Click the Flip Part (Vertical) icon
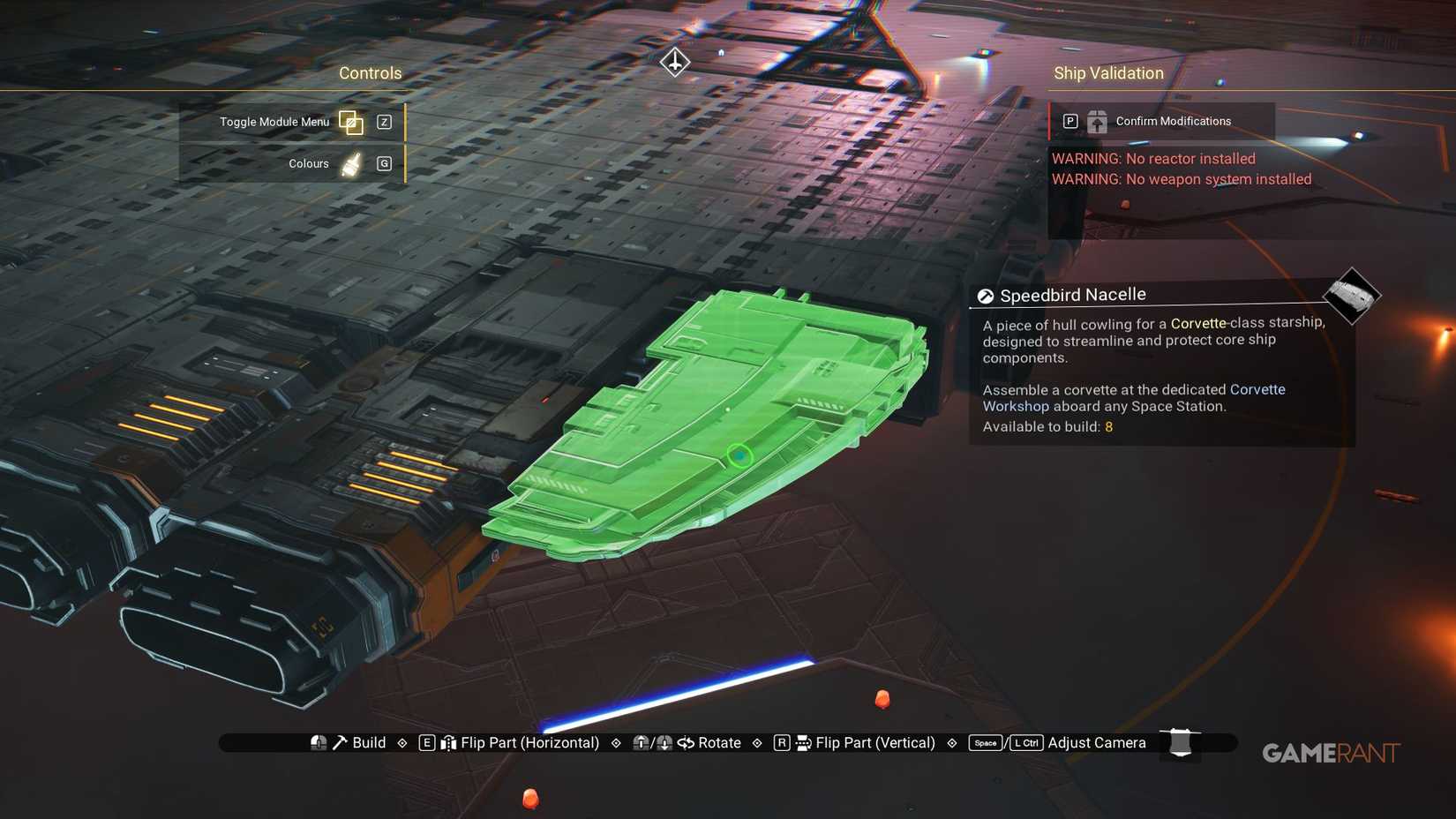Image resolution: width=1456 pixels, height=819 pixels. click(x=801, y=742)
